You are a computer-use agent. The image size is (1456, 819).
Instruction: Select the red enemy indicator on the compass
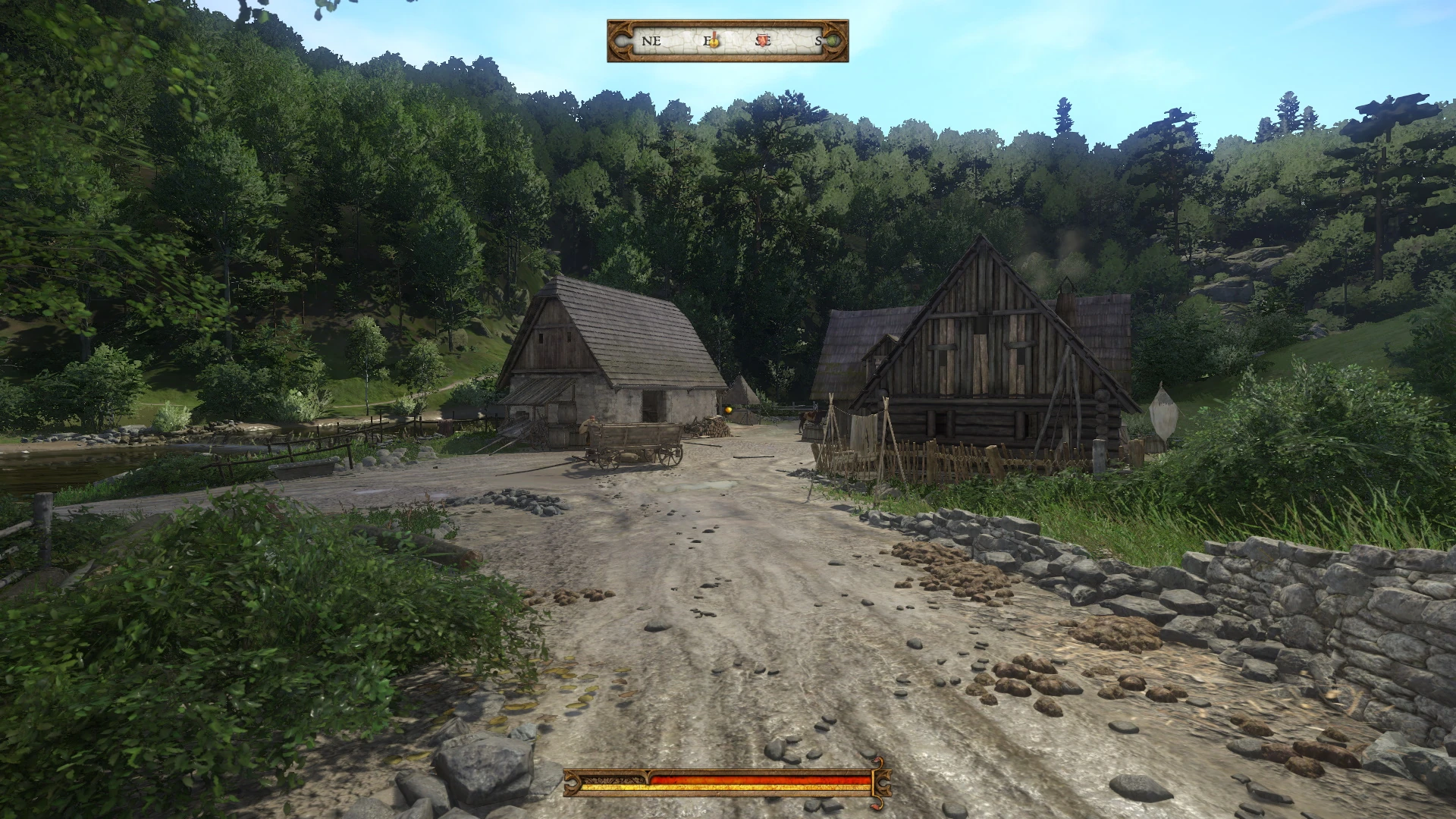coord(762,39)
